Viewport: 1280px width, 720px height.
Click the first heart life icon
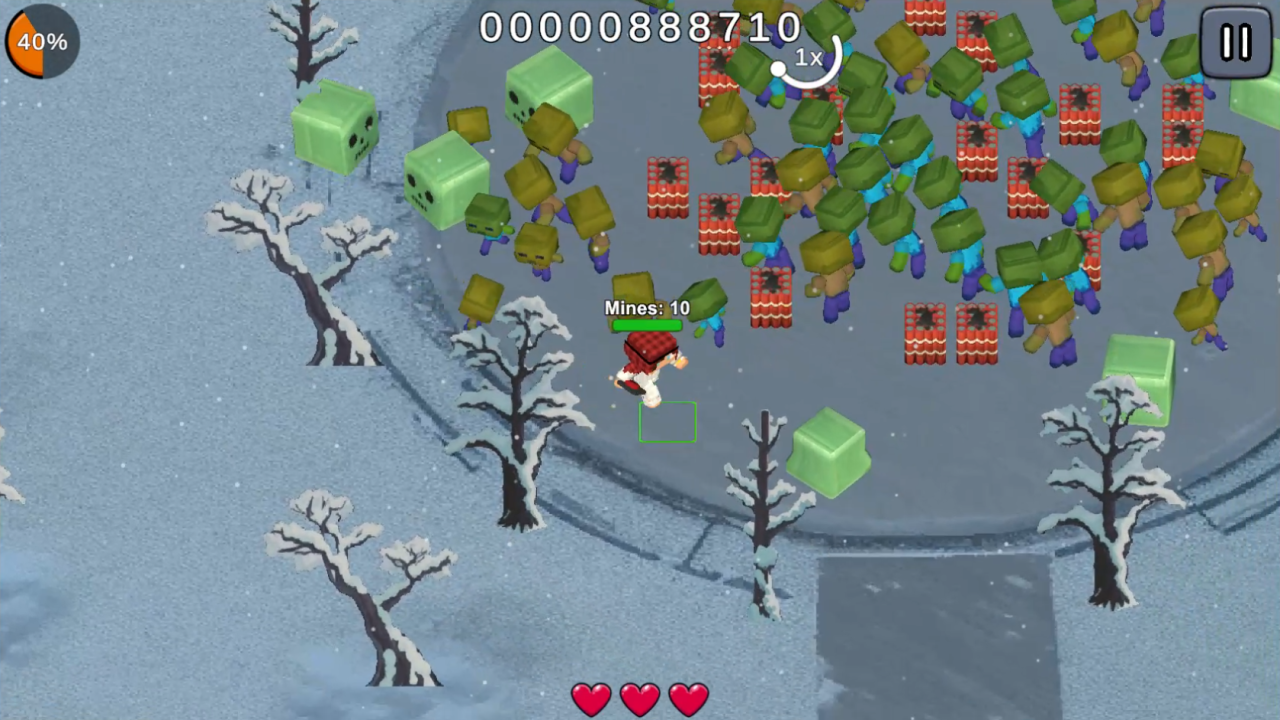[x=591, y=698]
